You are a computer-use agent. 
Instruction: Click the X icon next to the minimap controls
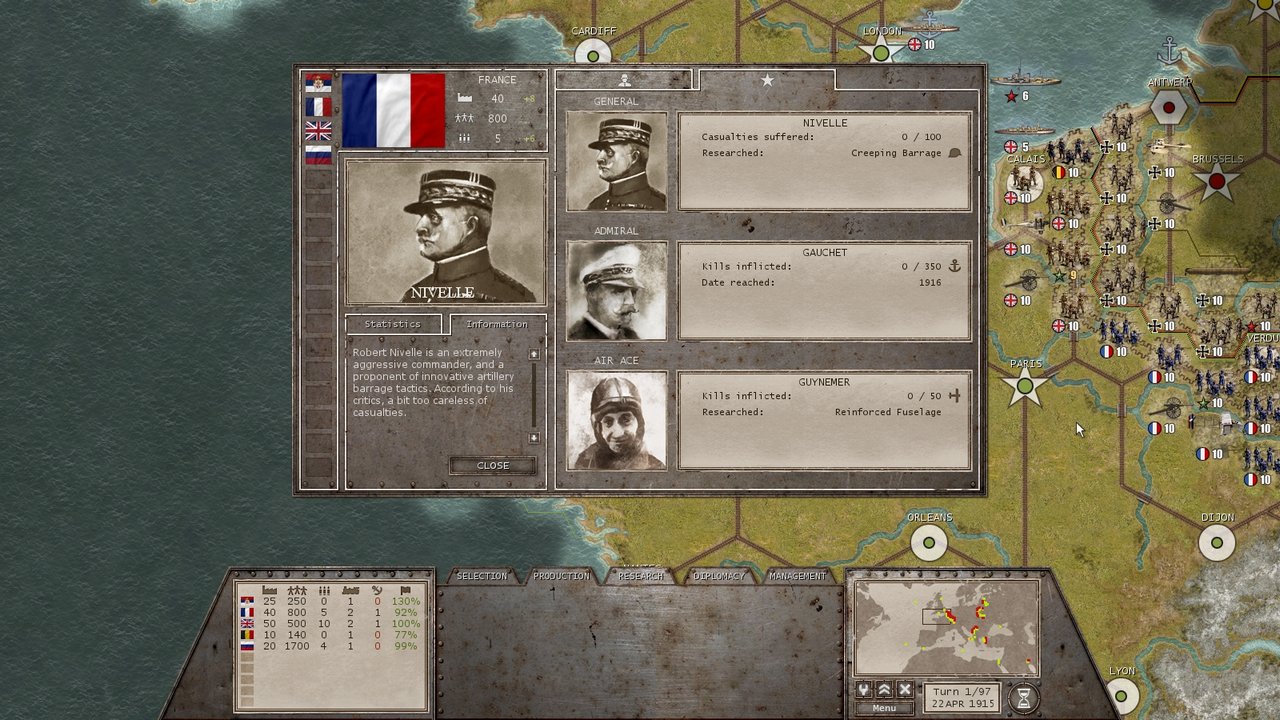coord(903,688)
